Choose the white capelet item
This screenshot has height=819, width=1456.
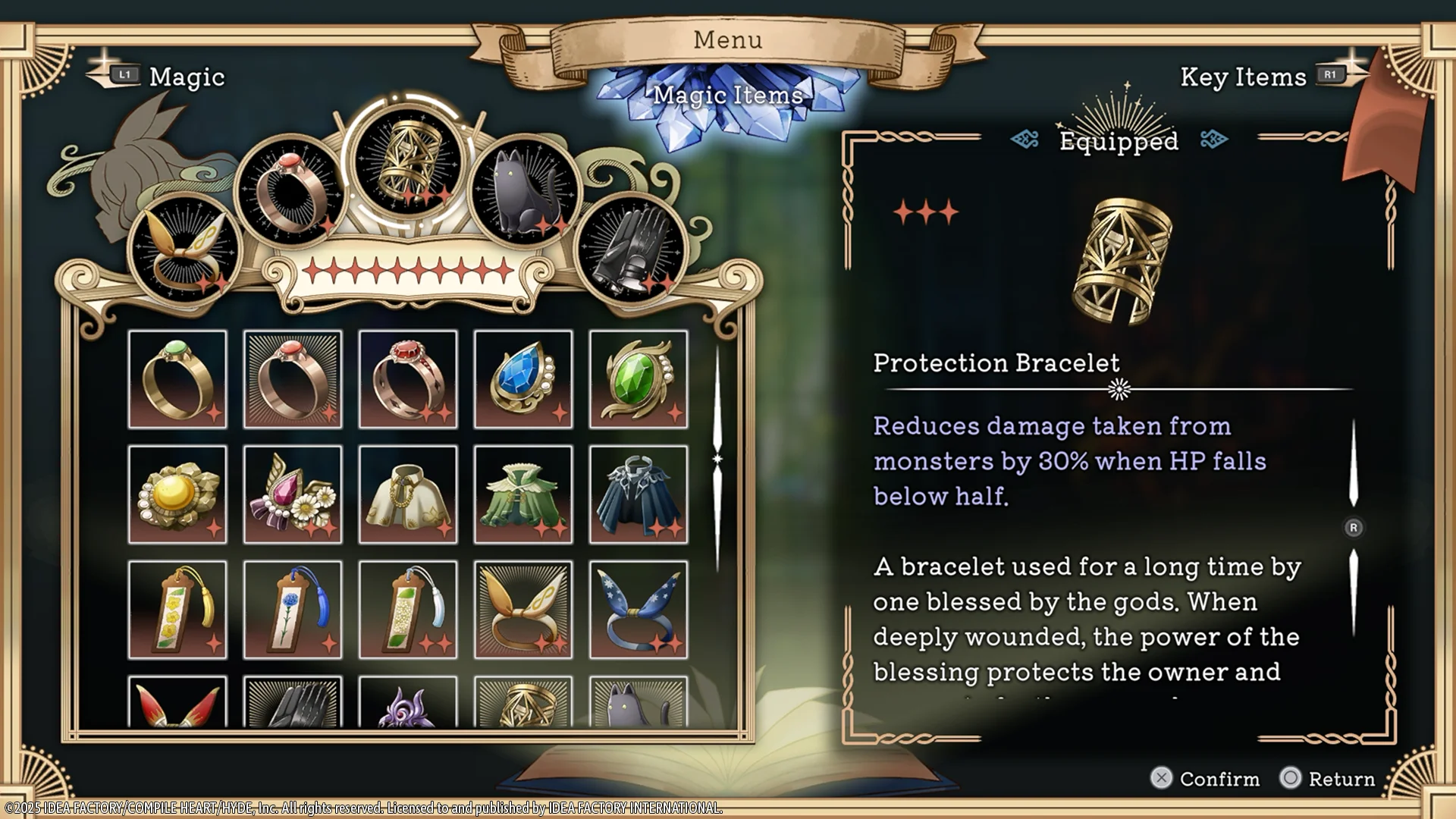click(x=408, y=494)
